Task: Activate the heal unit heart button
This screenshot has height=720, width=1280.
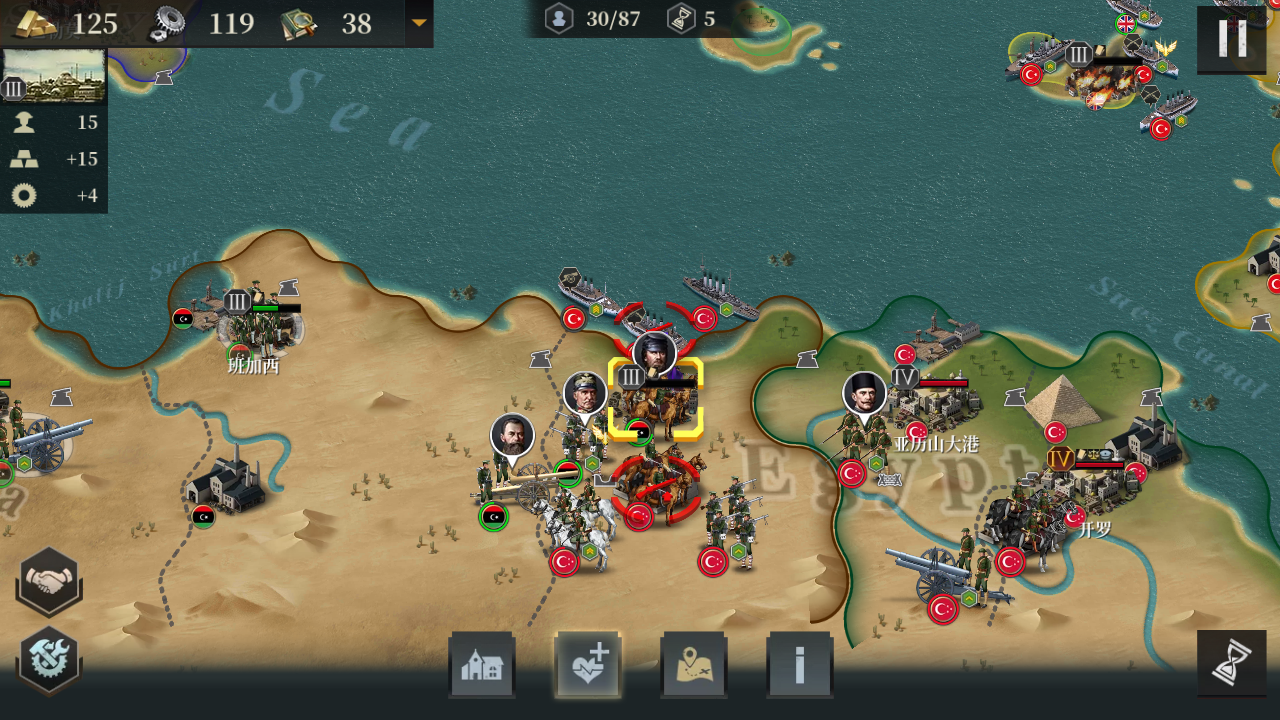Action: [588, 665]
